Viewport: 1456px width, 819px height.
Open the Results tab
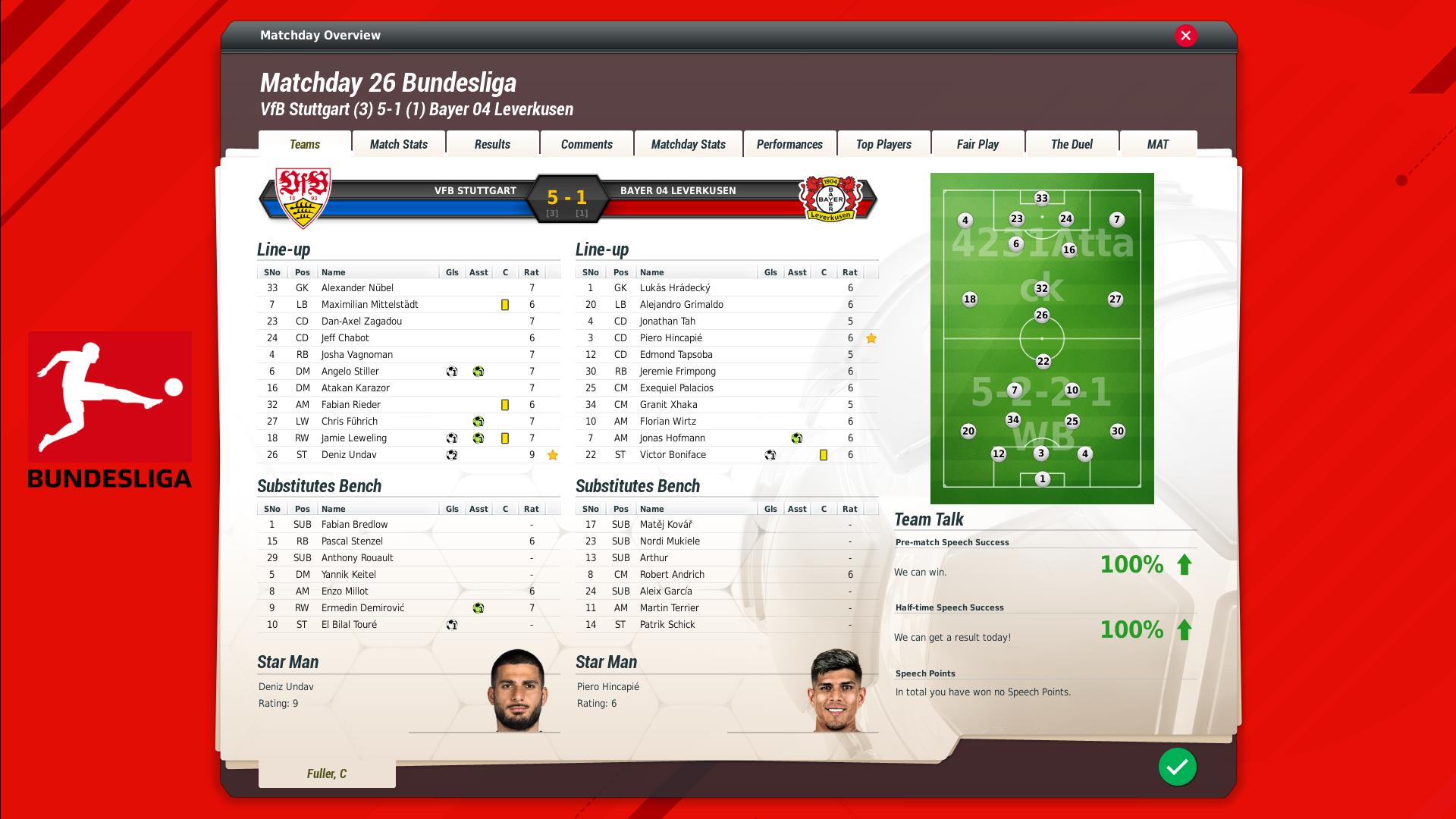point(492,144)
